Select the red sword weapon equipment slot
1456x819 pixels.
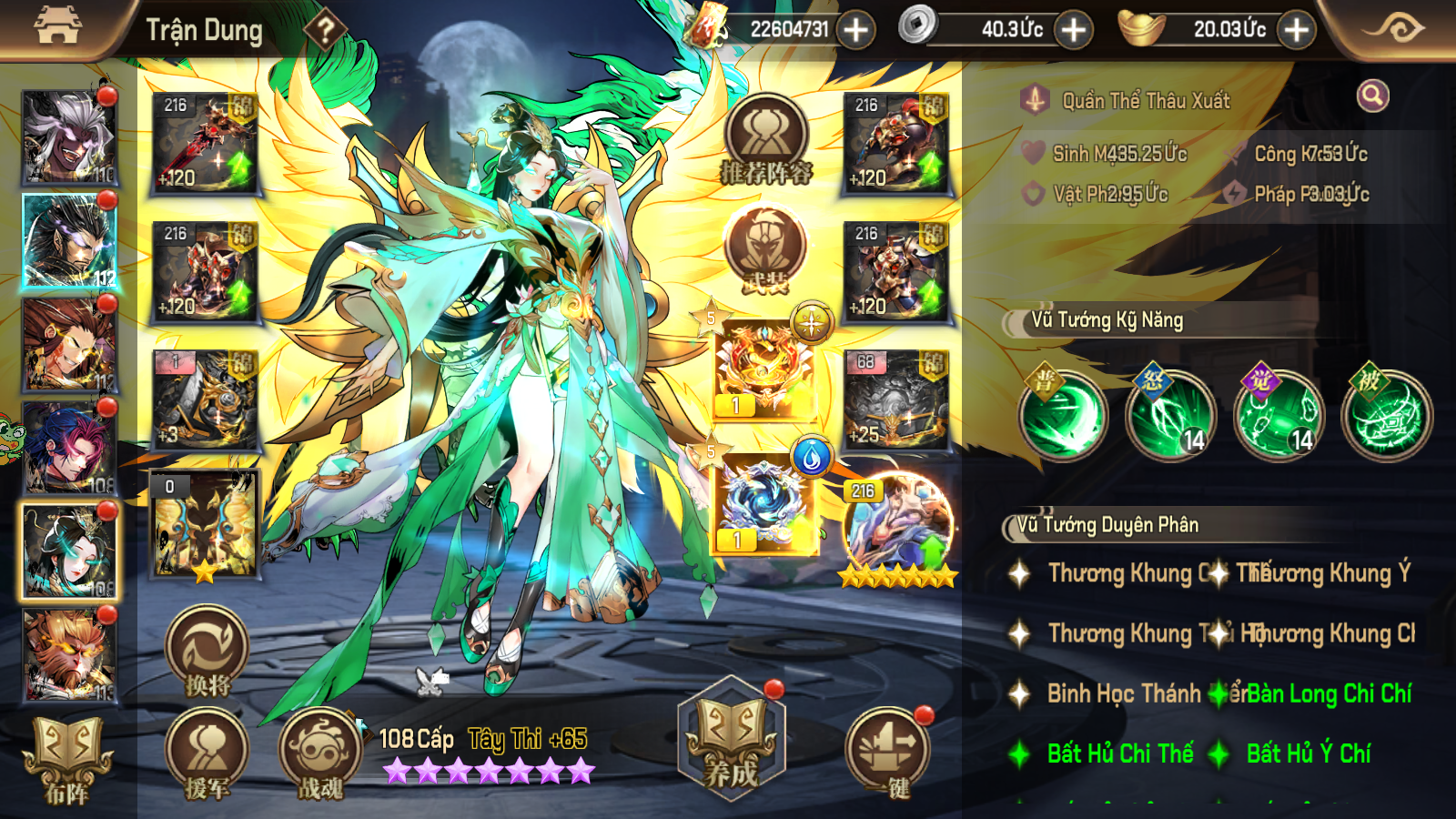205,143
